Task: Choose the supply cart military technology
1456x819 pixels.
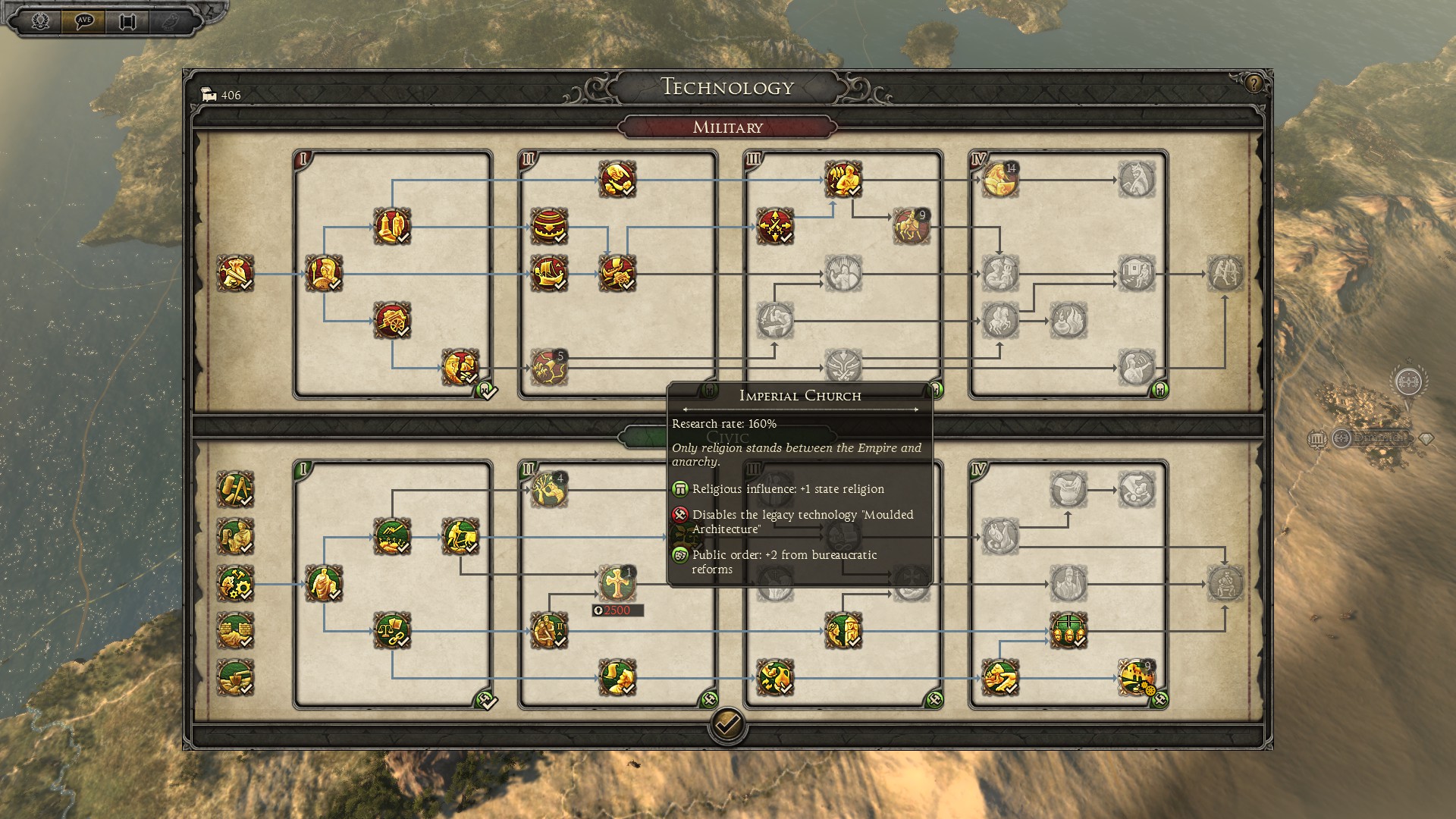Action: click(x=391, y=320)
